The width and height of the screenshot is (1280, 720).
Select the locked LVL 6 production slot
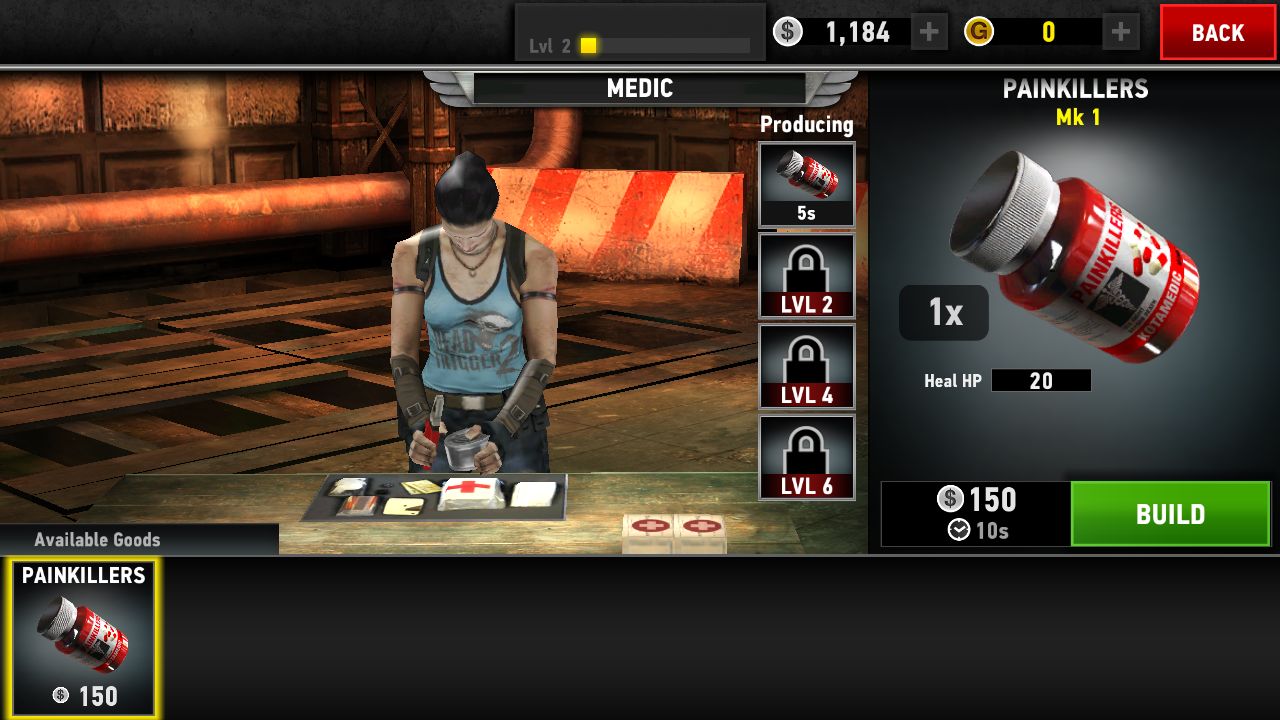coord(807,457)
